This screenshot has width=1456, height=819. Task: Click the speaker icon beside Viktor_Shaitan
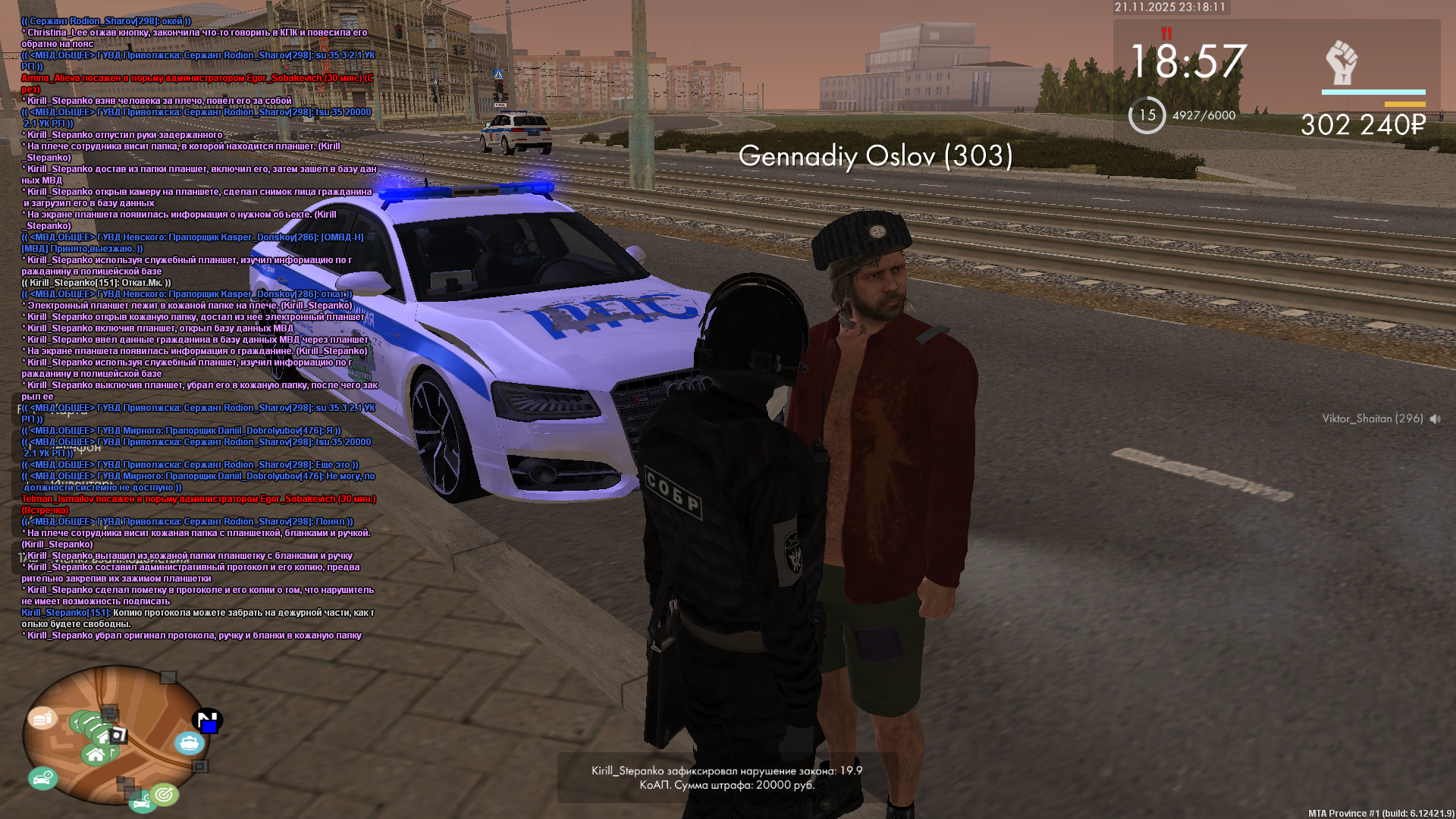pyautogui.click(x=1435, y=419)
